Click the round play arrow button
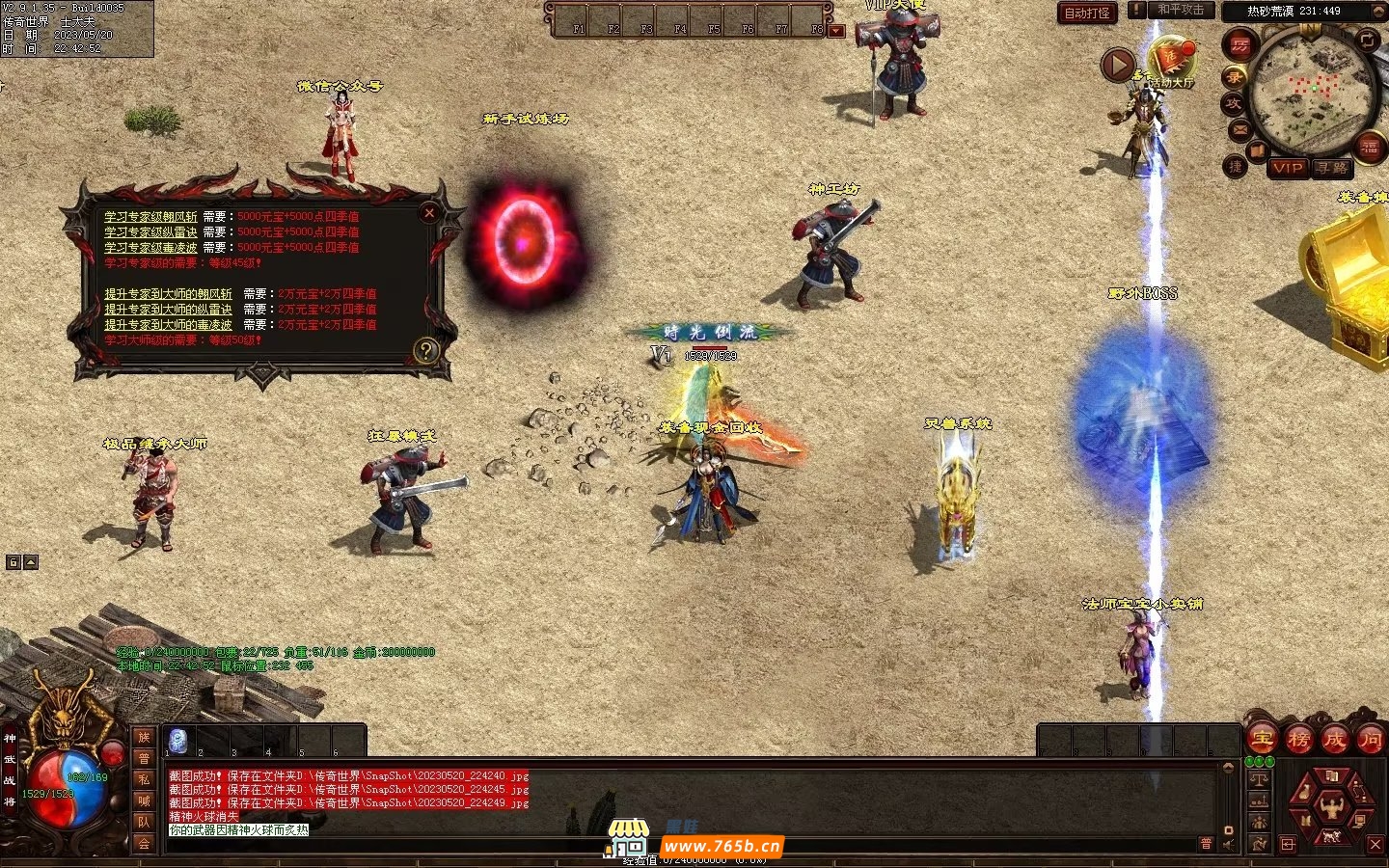The width and height of the screenshot is (1389, 868). pyautogui.click(x=1118, y=66)
